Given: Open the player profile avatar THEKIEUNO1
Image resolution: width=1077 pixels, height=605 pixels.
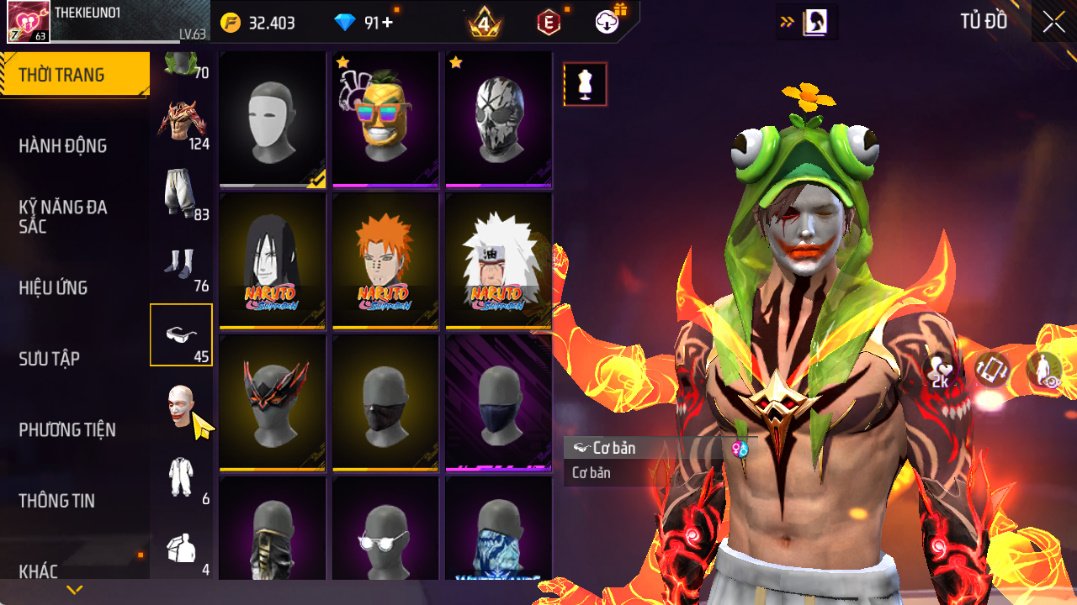Looking at the screenshot, I should [x=28, y=22].
